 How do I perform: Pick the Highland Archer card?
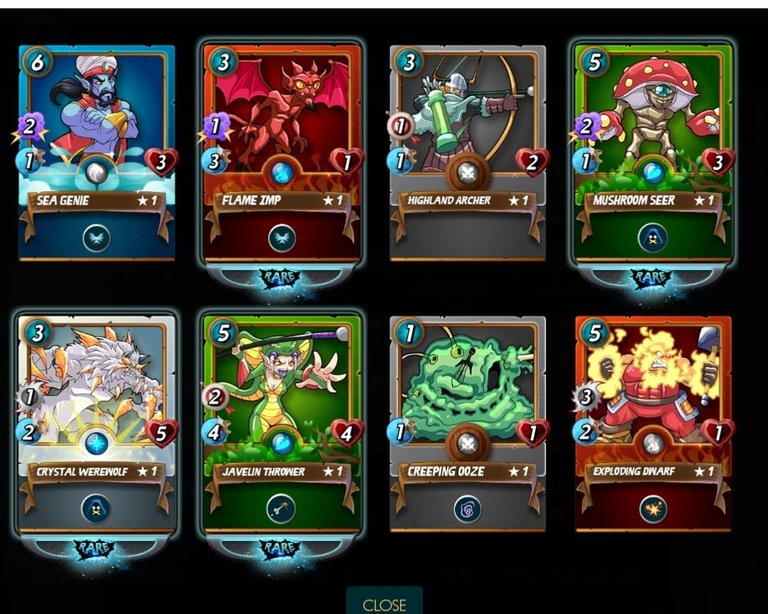click(467, 150)
